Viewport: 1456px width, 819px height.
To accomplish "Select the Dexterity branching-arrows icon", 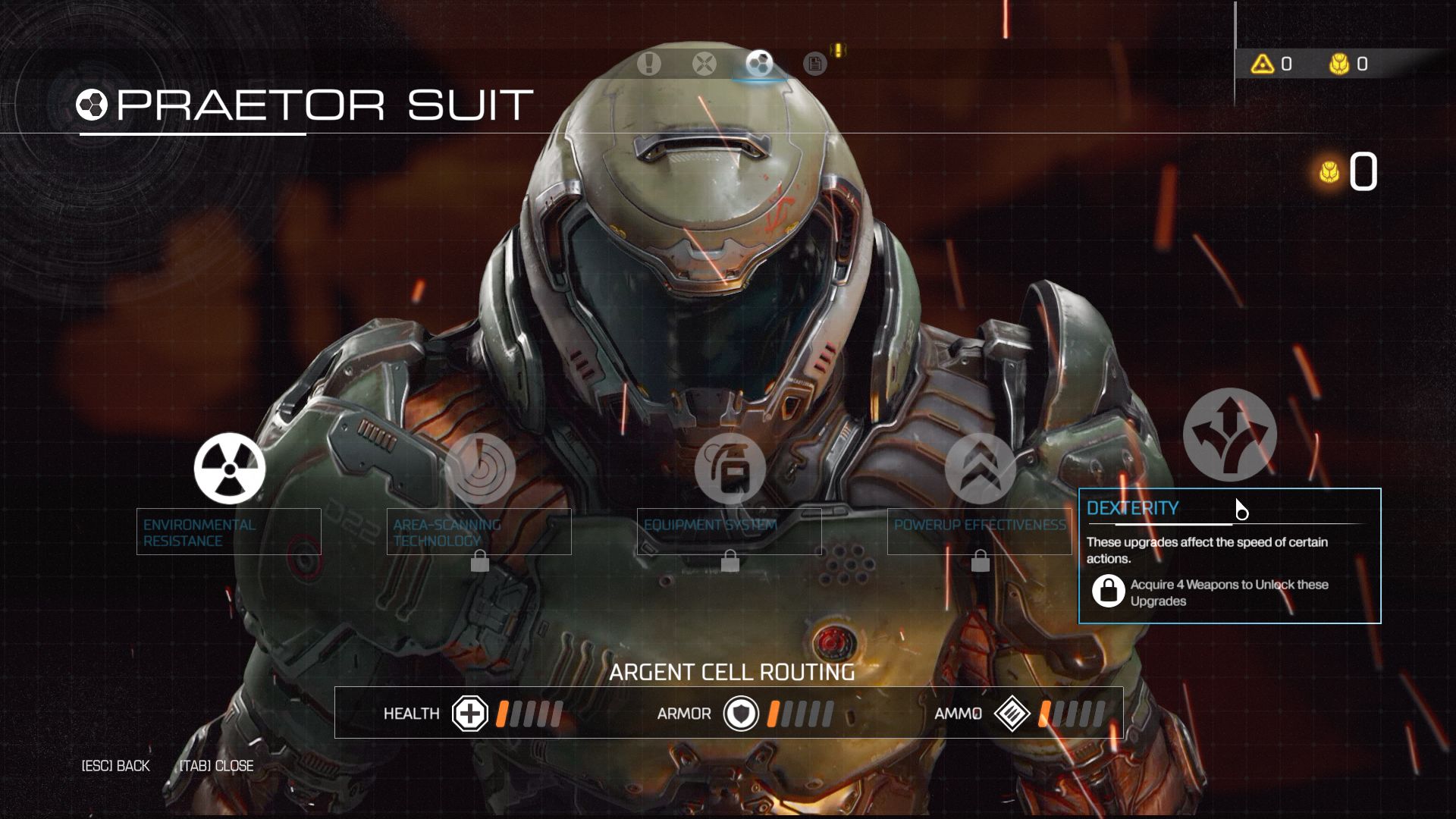I will 1228,434.
